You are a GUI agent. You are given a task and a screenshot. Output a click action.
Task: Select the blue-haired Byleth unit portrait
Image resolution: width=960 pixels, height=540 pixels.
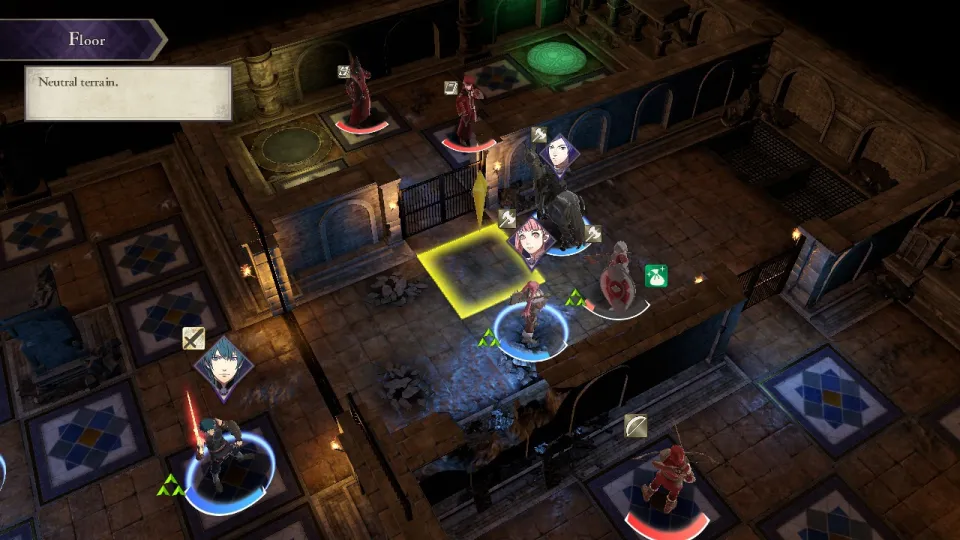(x=223, y=369)
